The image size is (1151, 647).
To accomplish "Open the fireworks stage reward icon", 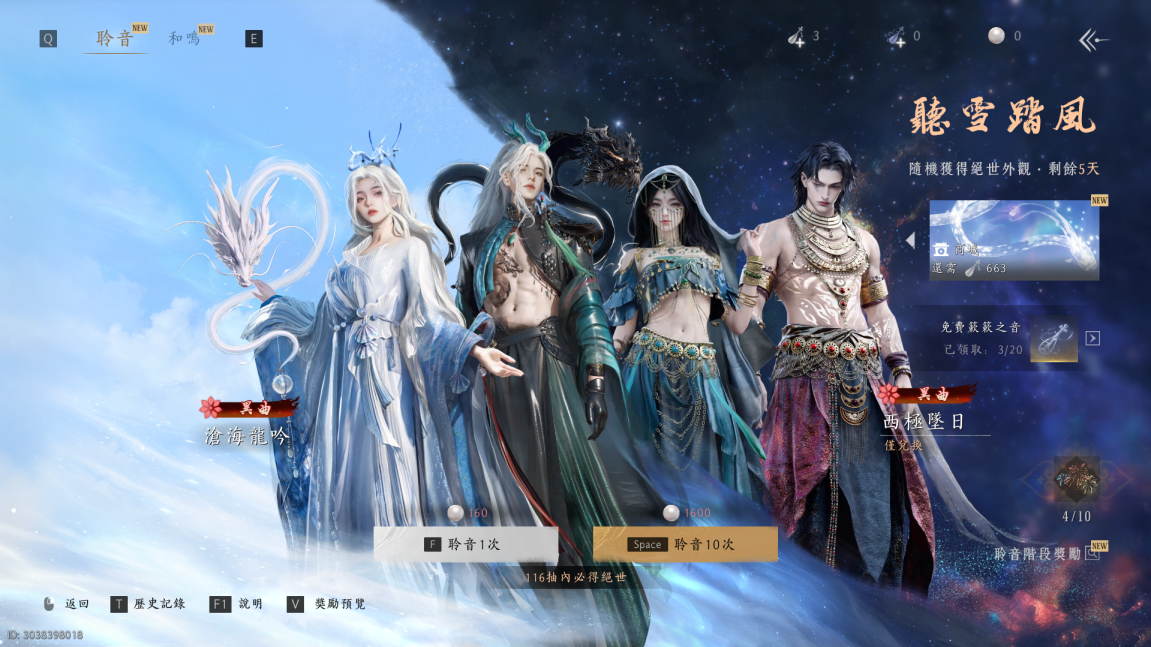I will pos(1076,480).
